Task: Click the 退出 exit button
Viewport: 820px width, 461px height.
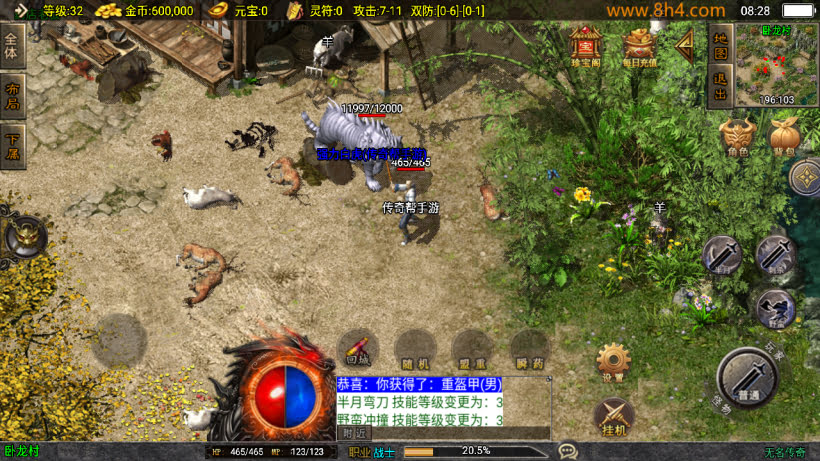Action: (x=720, y=87)
